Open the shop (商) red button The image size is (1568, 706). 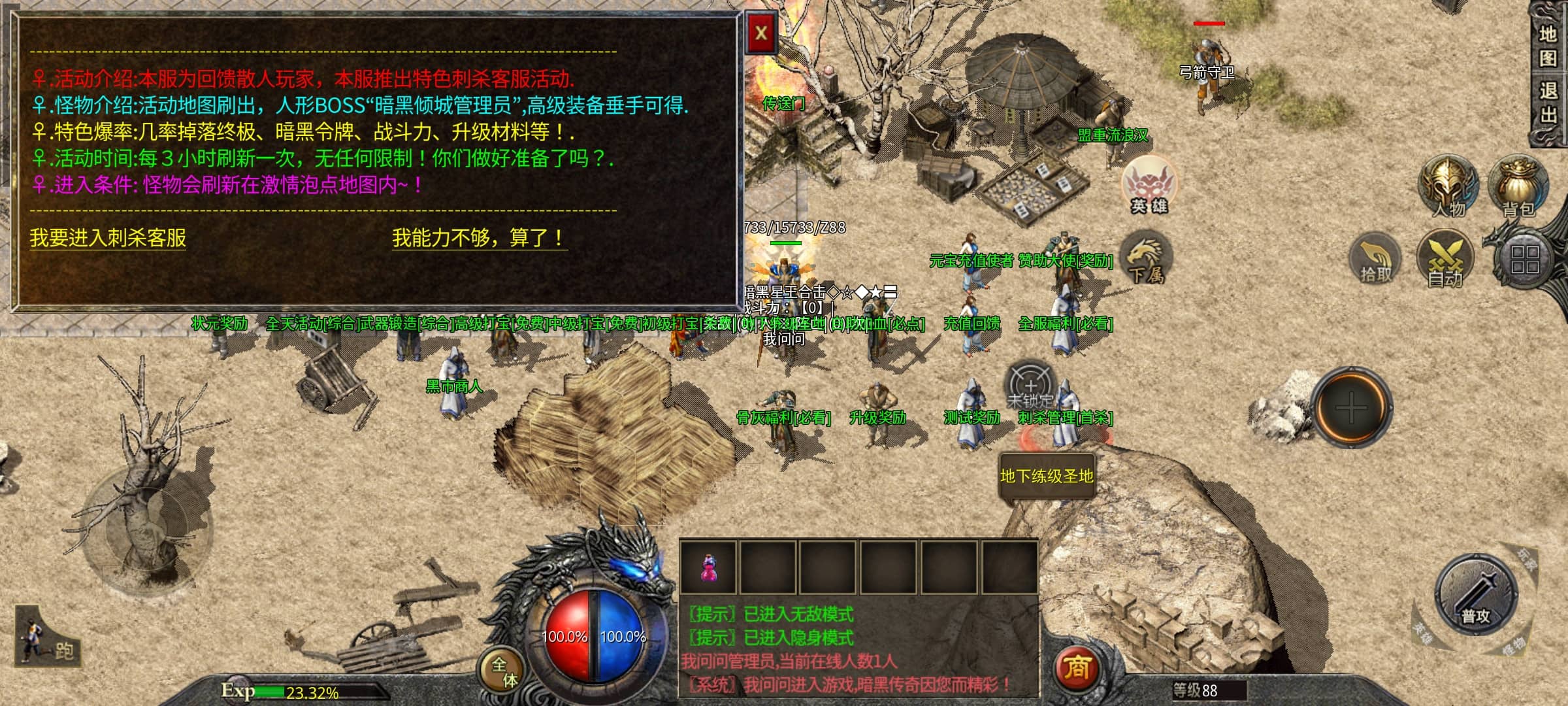point(1077,668)
